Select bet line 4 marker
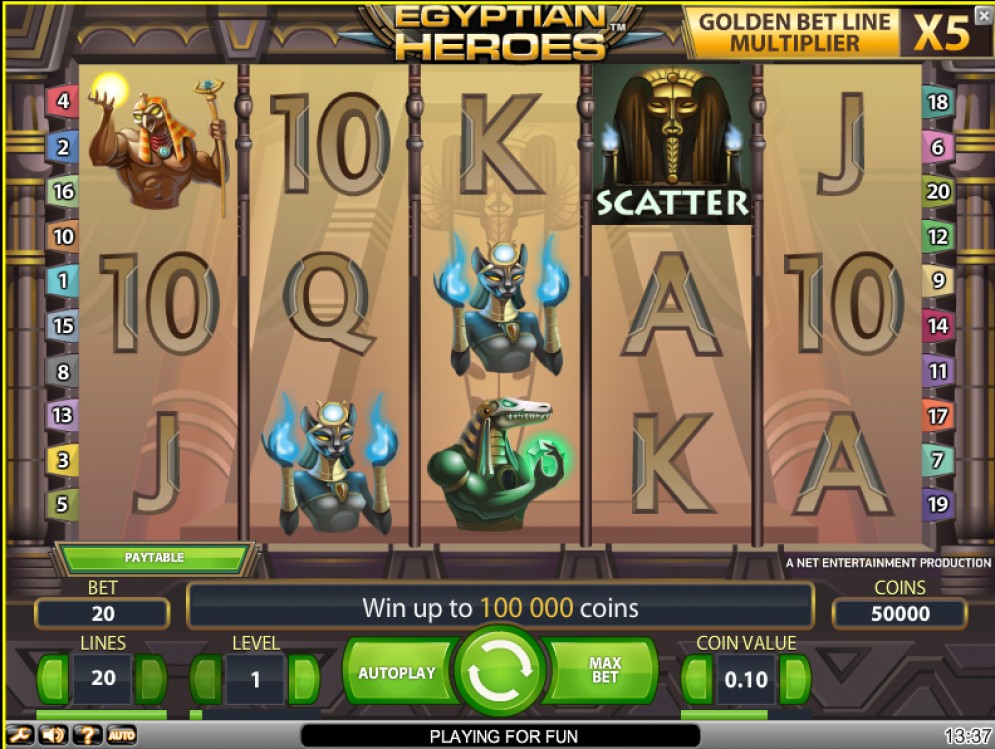 (63, 101)
